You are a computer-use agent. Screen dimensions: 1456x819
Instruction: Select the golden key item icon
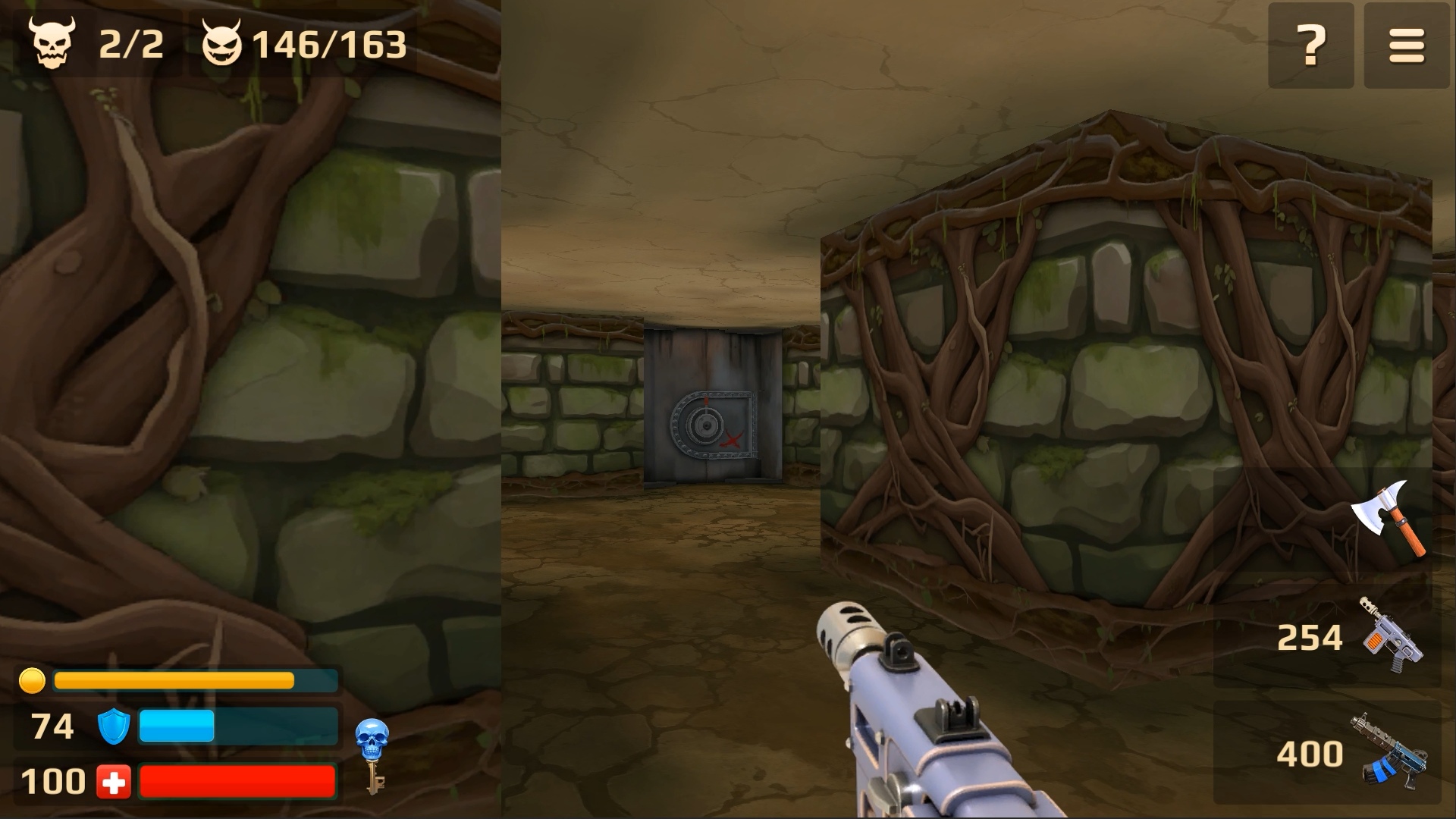[x=375, y=777]
